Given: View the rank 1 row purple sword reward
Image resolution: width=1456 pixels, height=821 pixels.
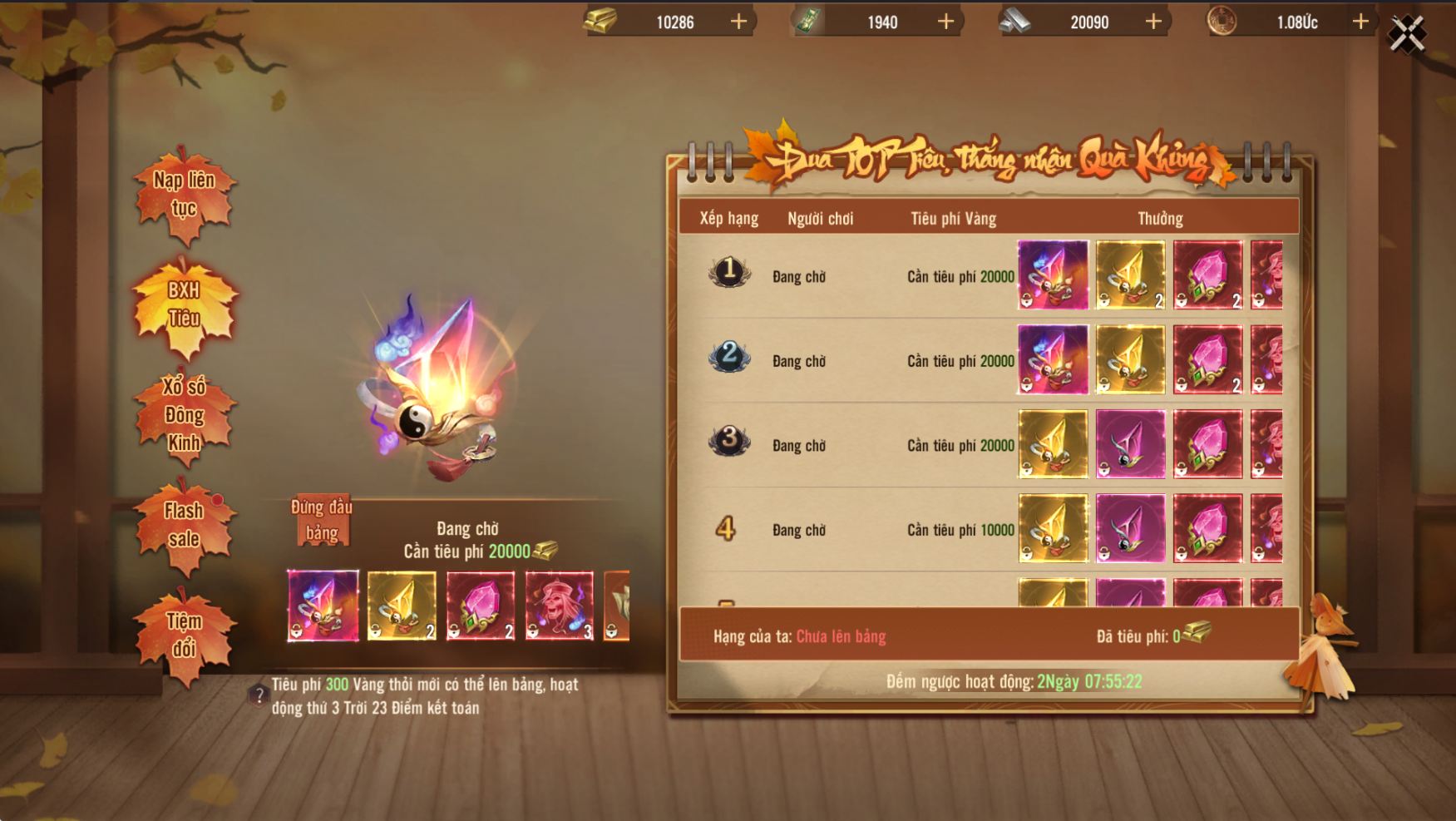Looking at the screenshot, I should [x=1053, y=275].
